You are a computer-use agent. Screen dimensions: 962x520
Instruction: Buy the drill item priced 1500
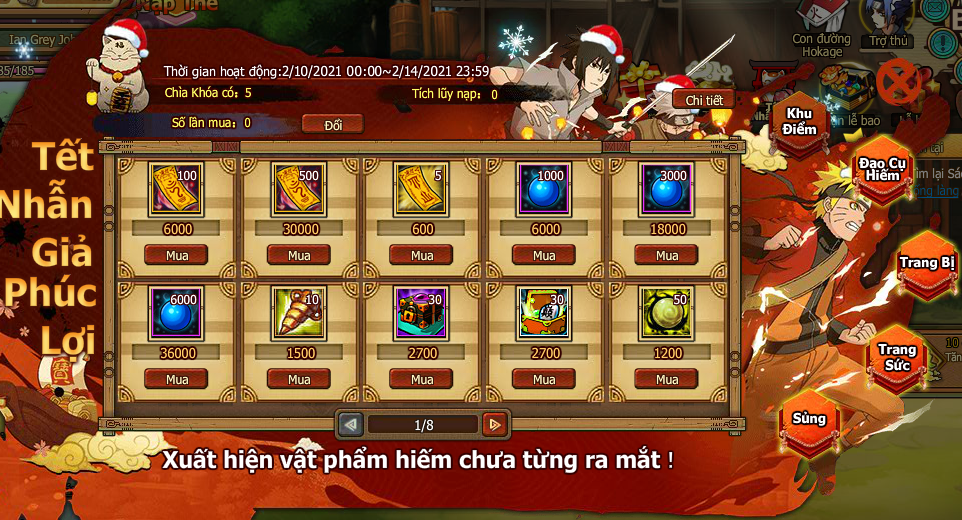click(x=299, y=379)
